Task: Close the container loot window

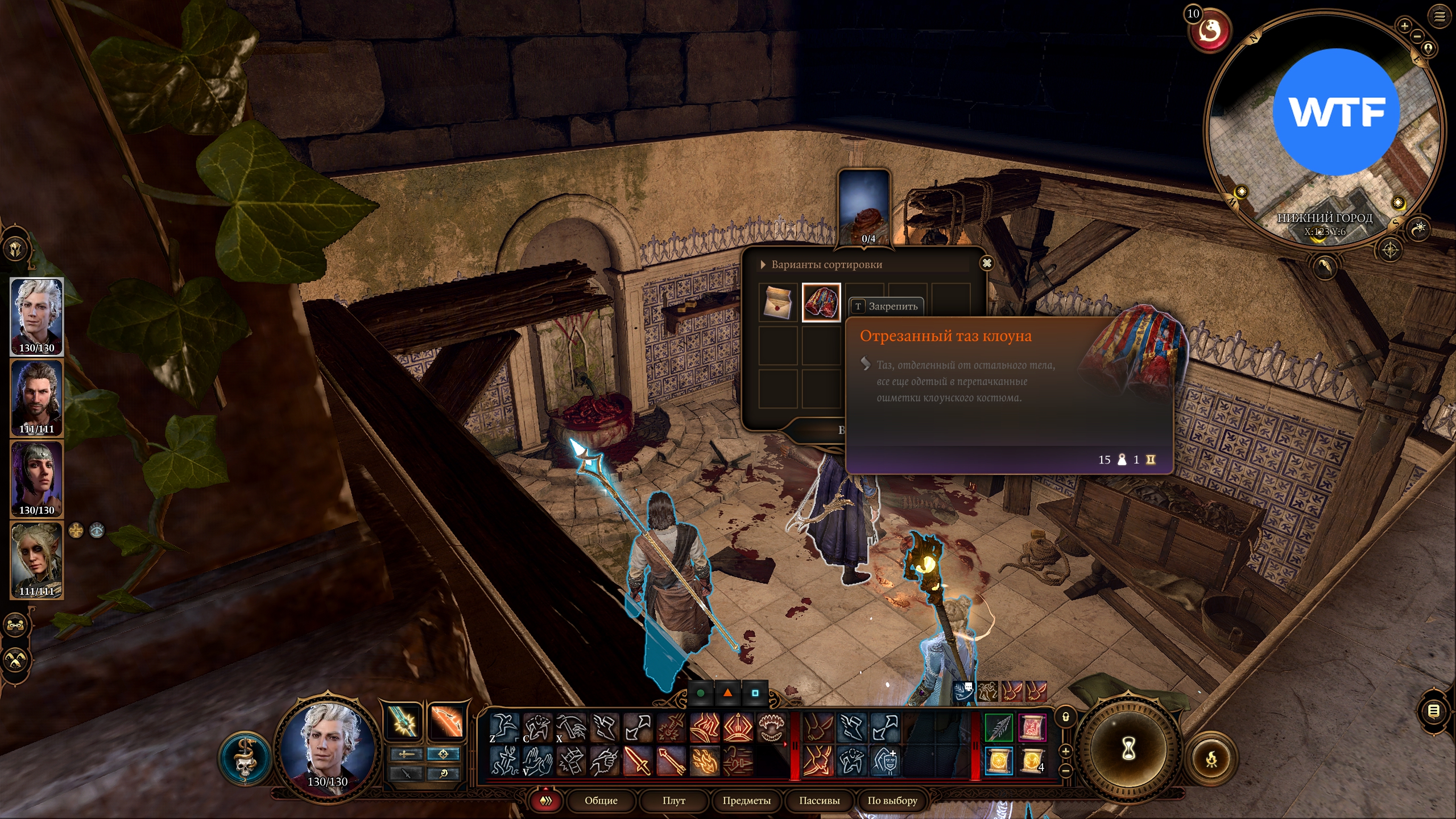Action: [x=987, y=263]
